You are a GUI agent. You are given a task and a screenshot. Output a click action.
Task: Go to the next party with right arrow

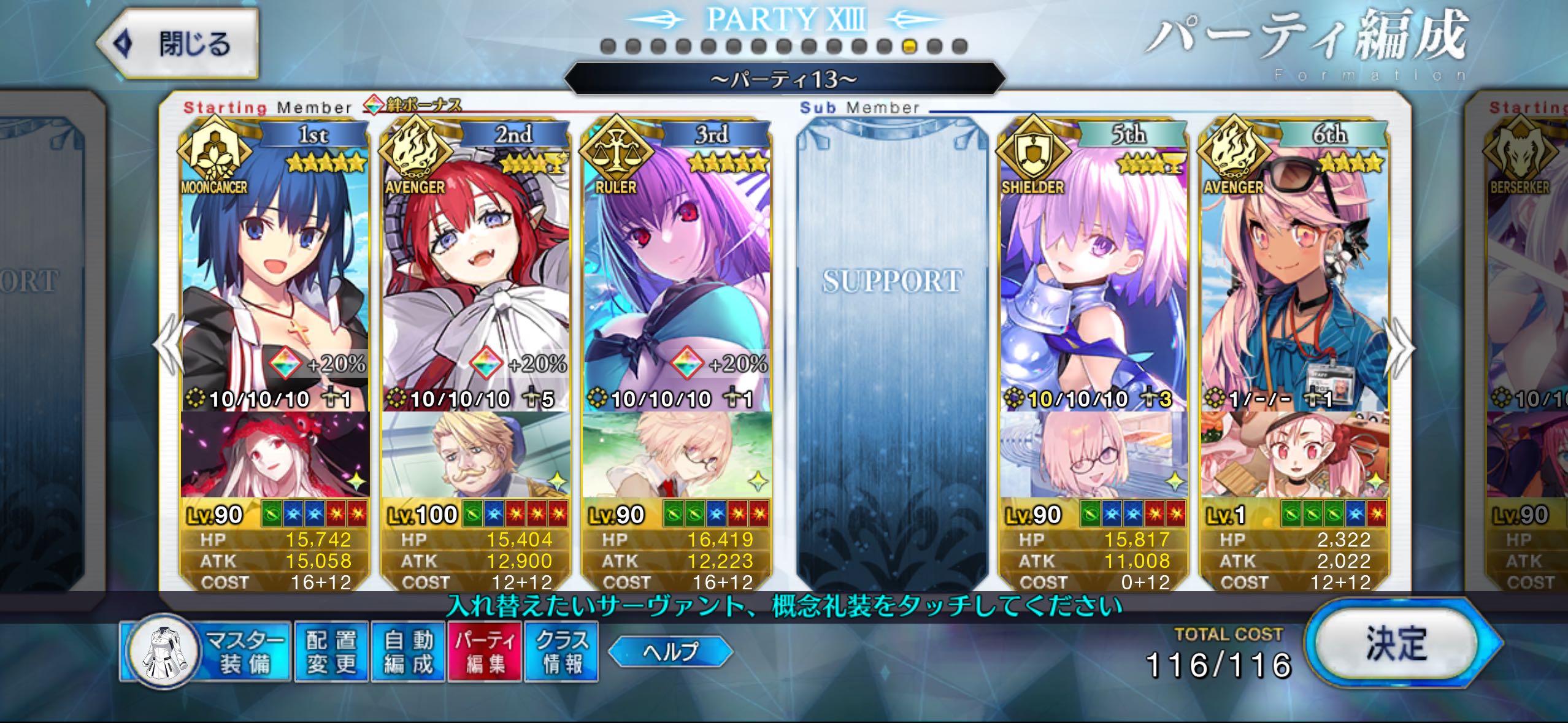pos(1401,348)
